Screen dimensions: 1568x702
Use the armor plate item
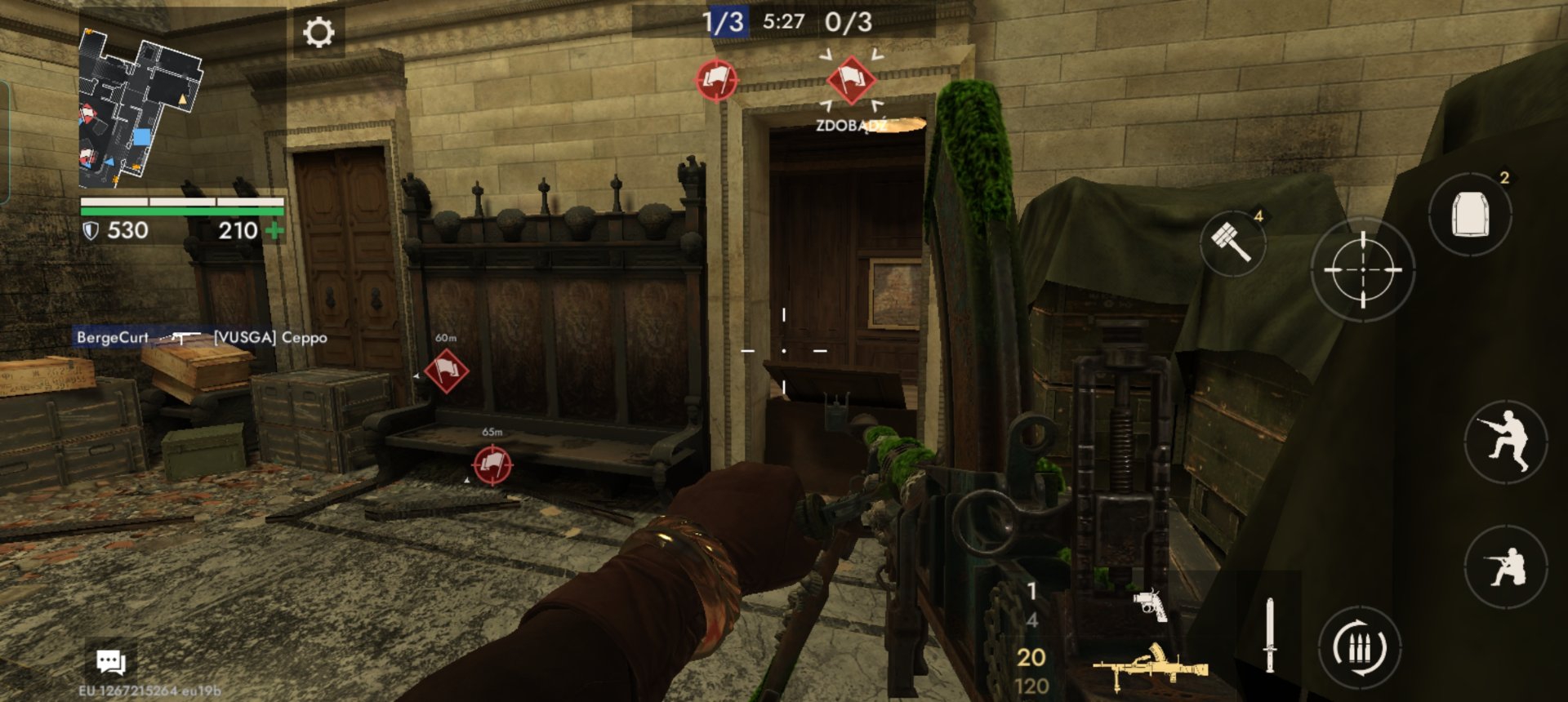coord(1470,215)
